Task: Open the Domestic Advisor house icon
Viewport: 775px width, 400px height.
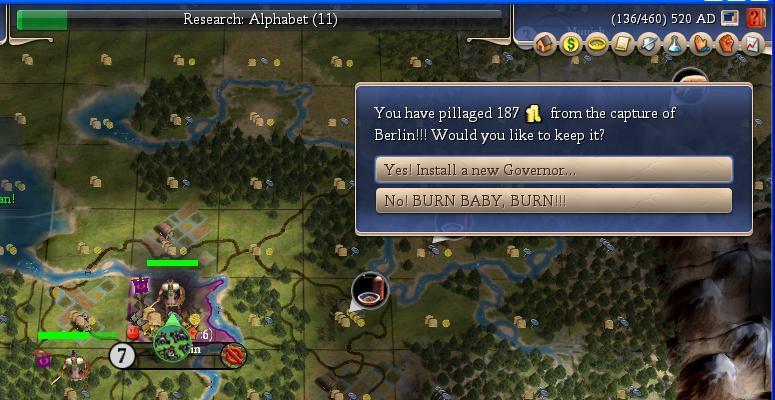Action: point(545,44)
